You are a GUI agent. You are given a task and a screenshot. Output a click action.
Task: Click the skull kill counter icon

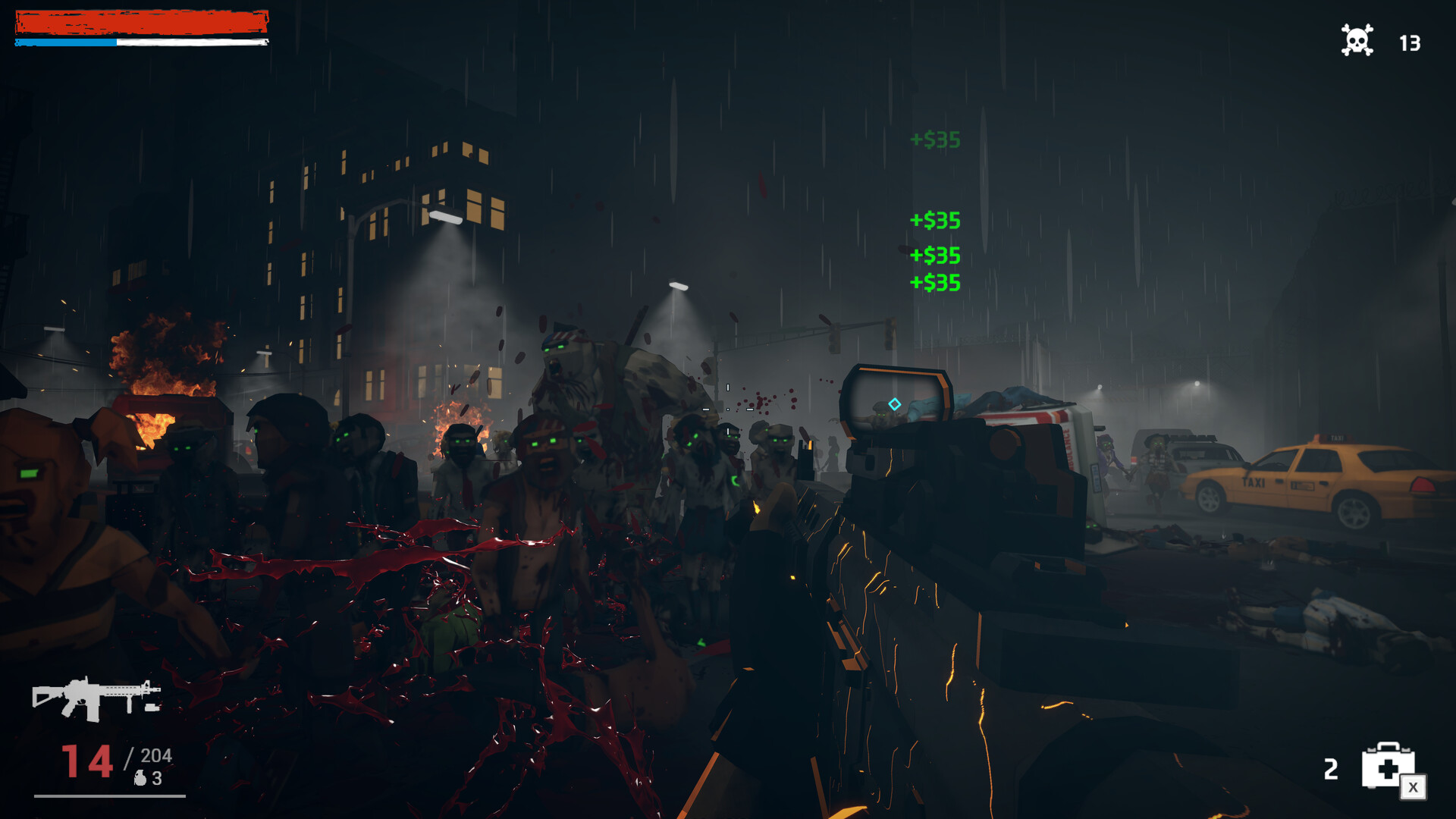tap(1357, 41)
